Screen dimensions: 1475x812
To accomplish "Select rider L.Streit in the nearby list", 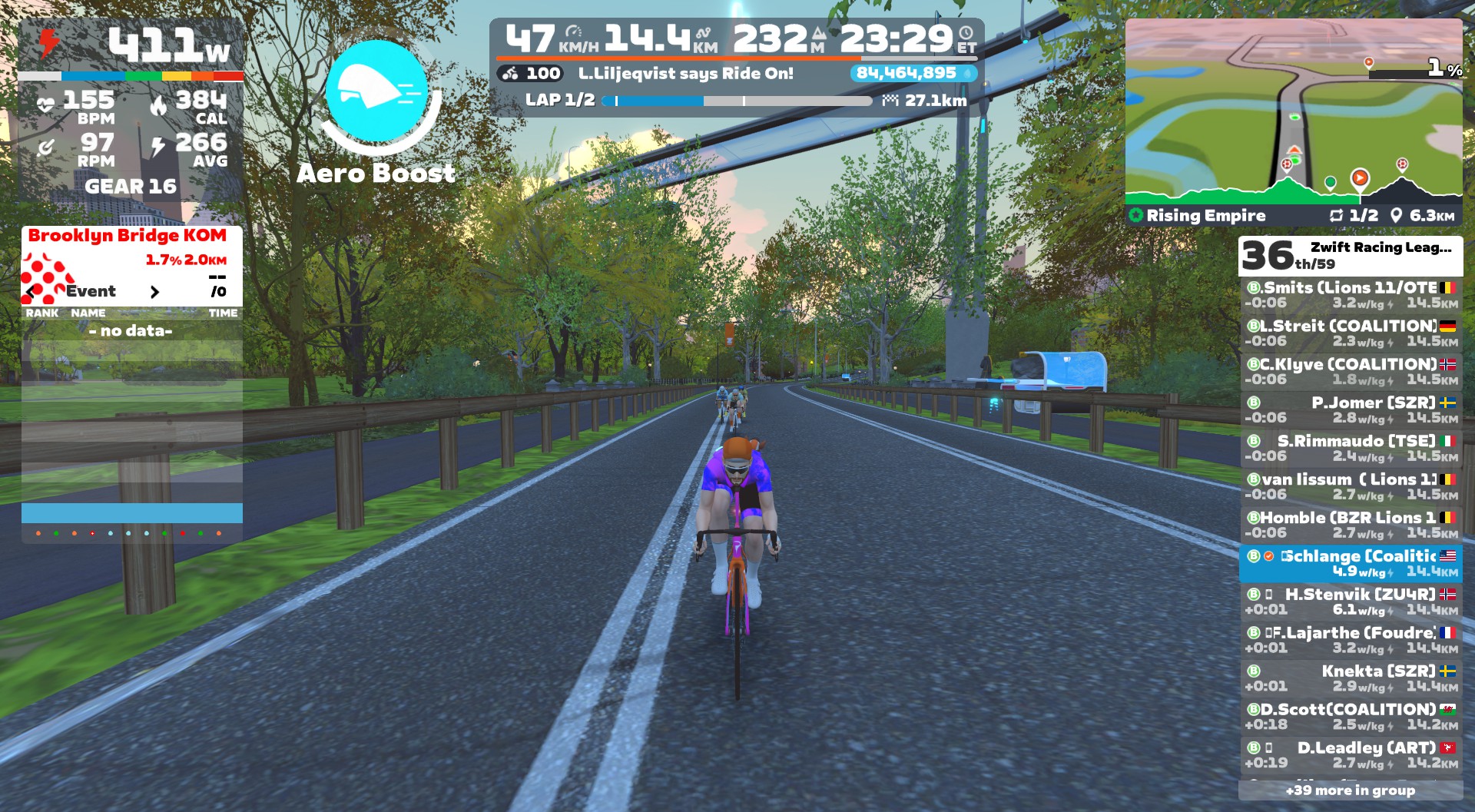I will tap(1350, 333).
